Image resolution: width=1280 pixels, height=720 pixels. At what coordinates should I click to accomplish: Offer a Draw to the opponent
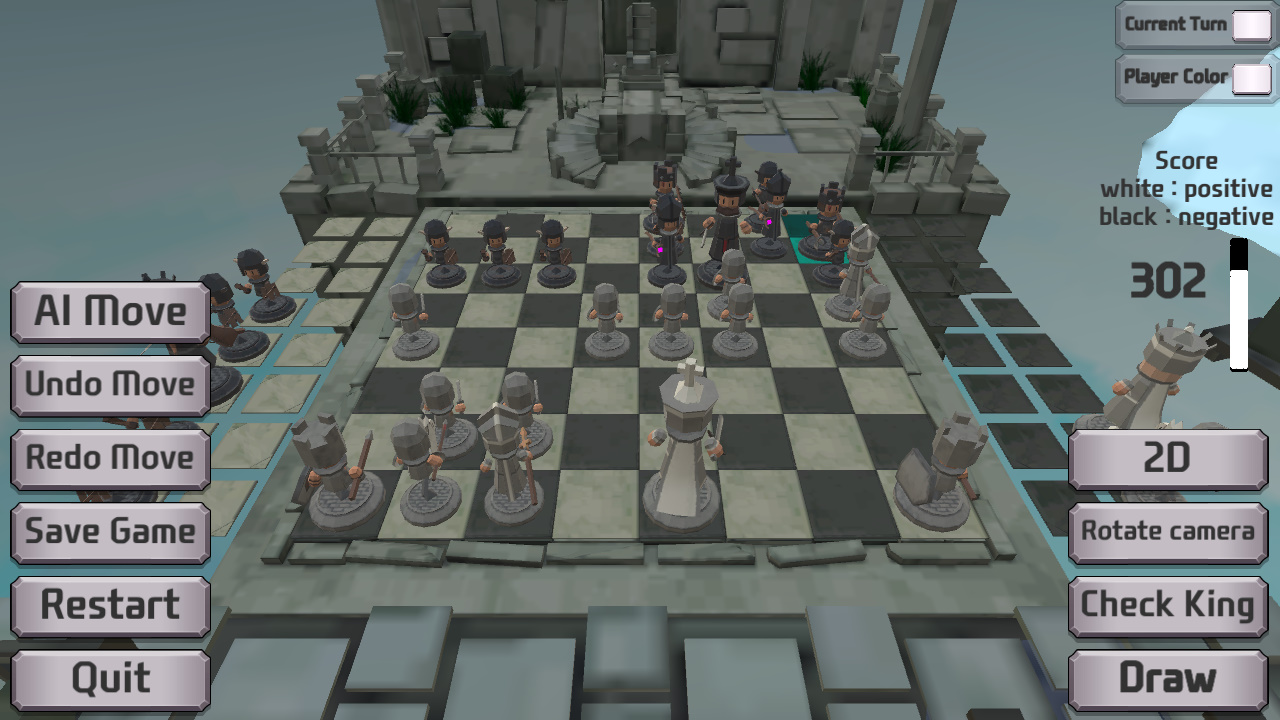[1167, 678]
